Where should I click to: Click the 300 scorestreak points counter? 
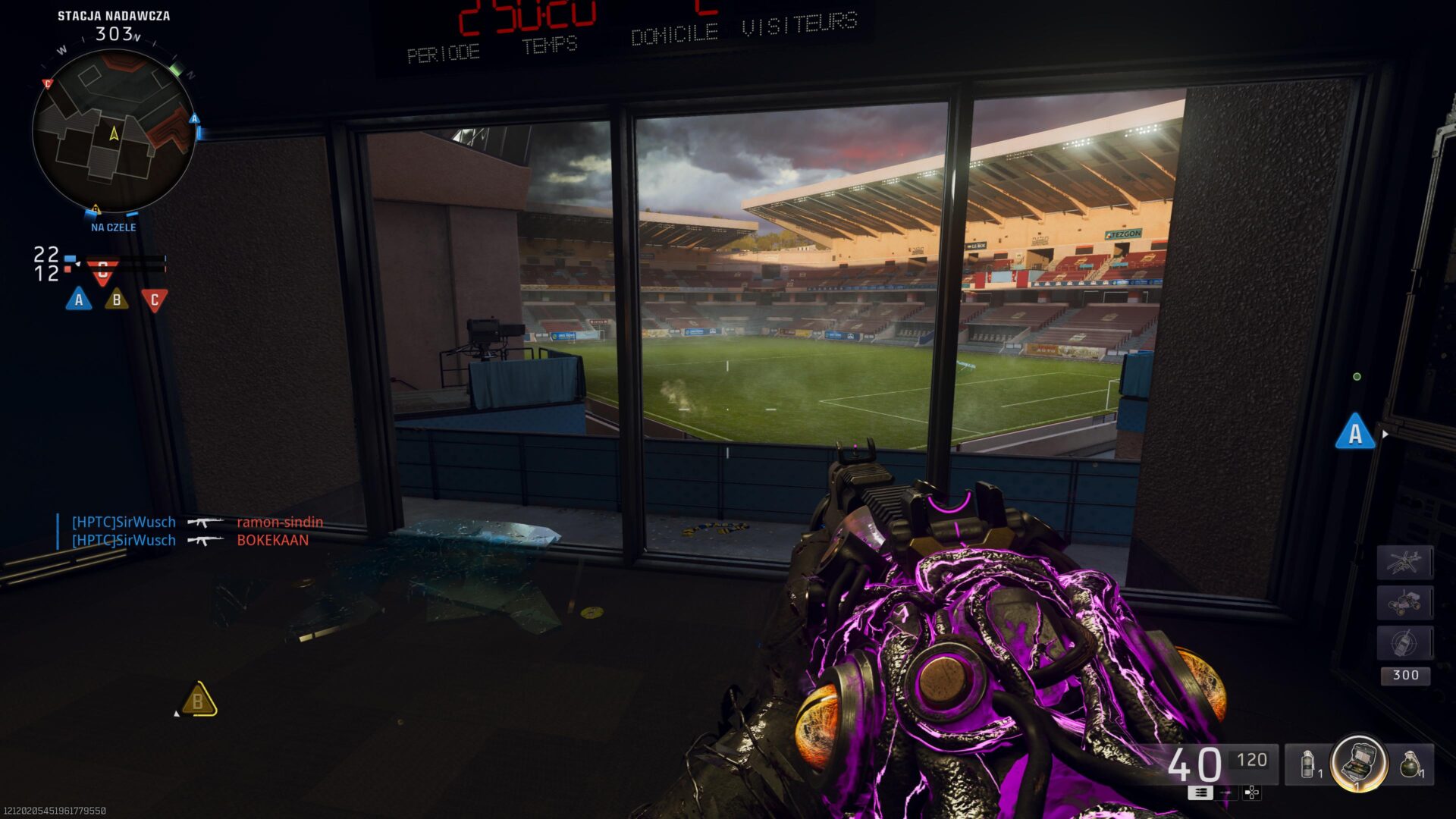[x=1405, y=675]
